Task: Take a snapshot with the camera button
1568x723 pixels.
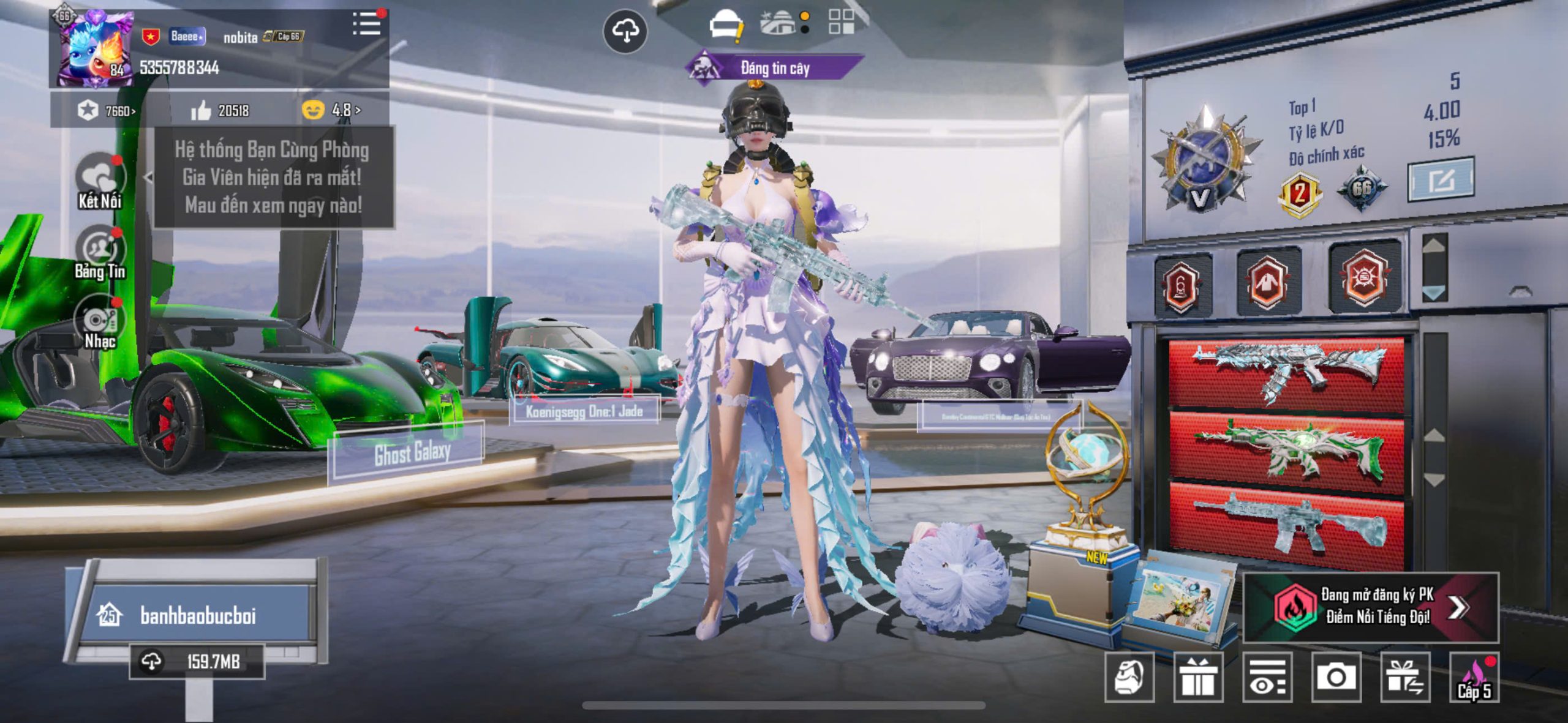Action: (1336, 677)
